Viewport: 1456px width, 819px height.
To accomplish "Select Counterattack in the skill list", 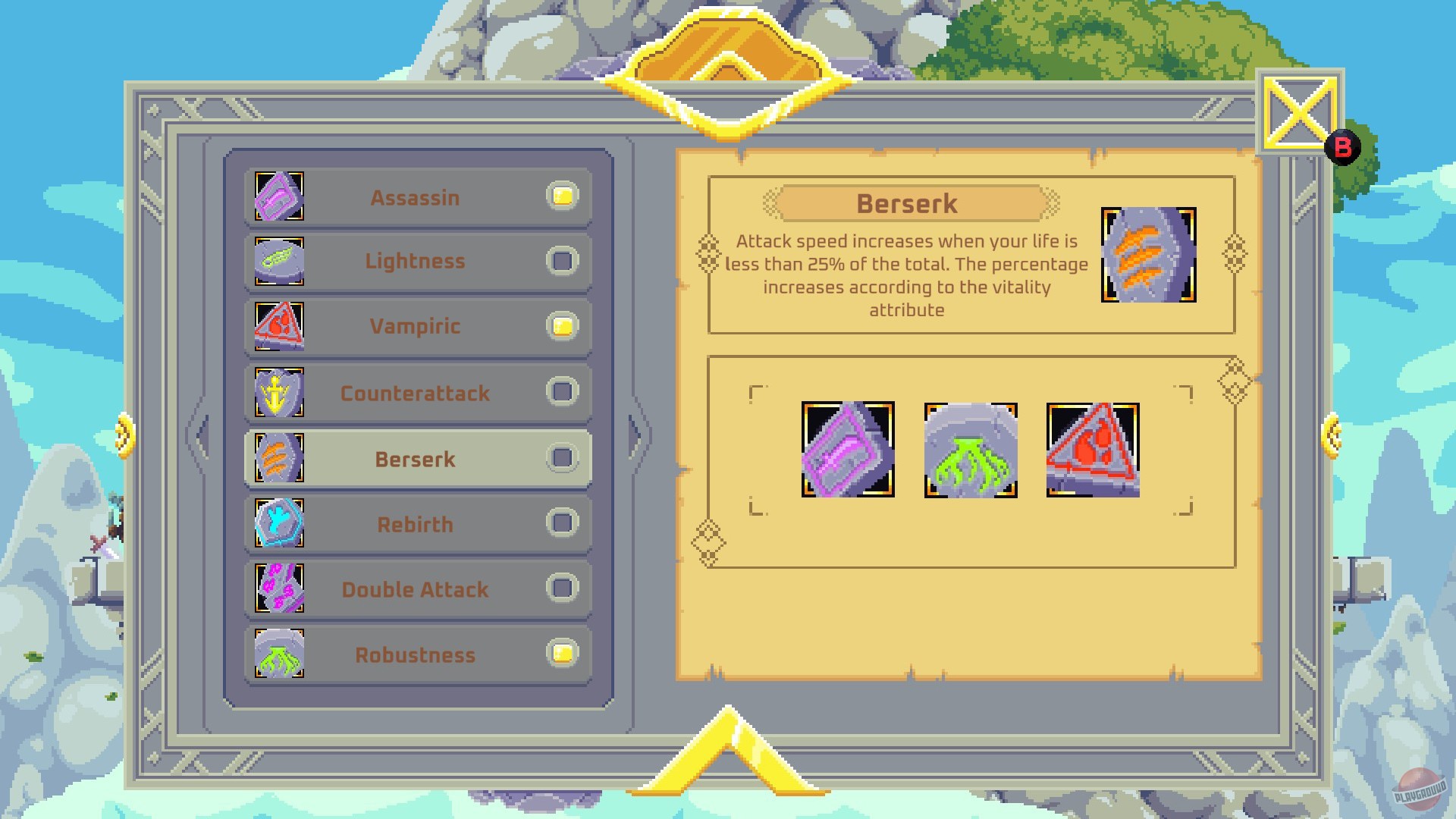I will coord(416,393).
